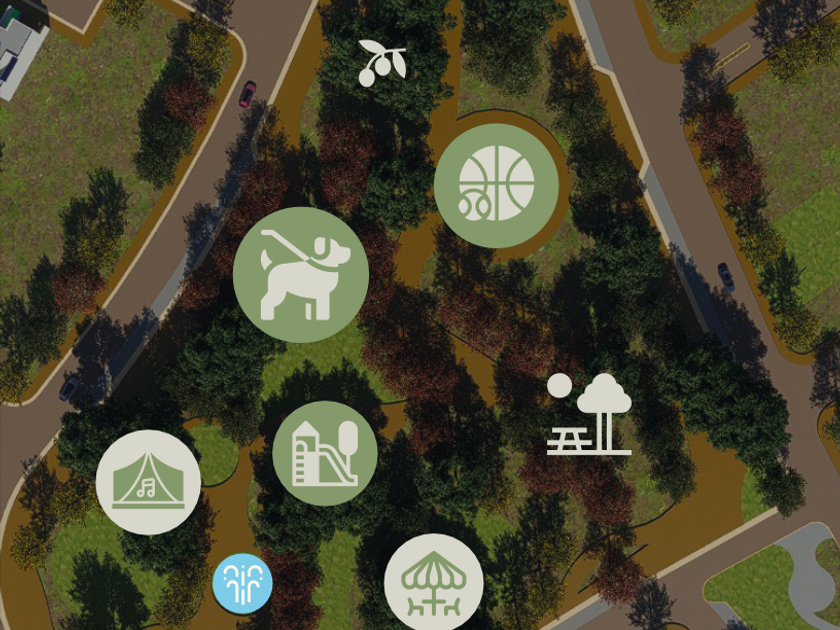Select the picnic table and tree icon
This screenshot has width=840, height=630.
tap(590, 414)
